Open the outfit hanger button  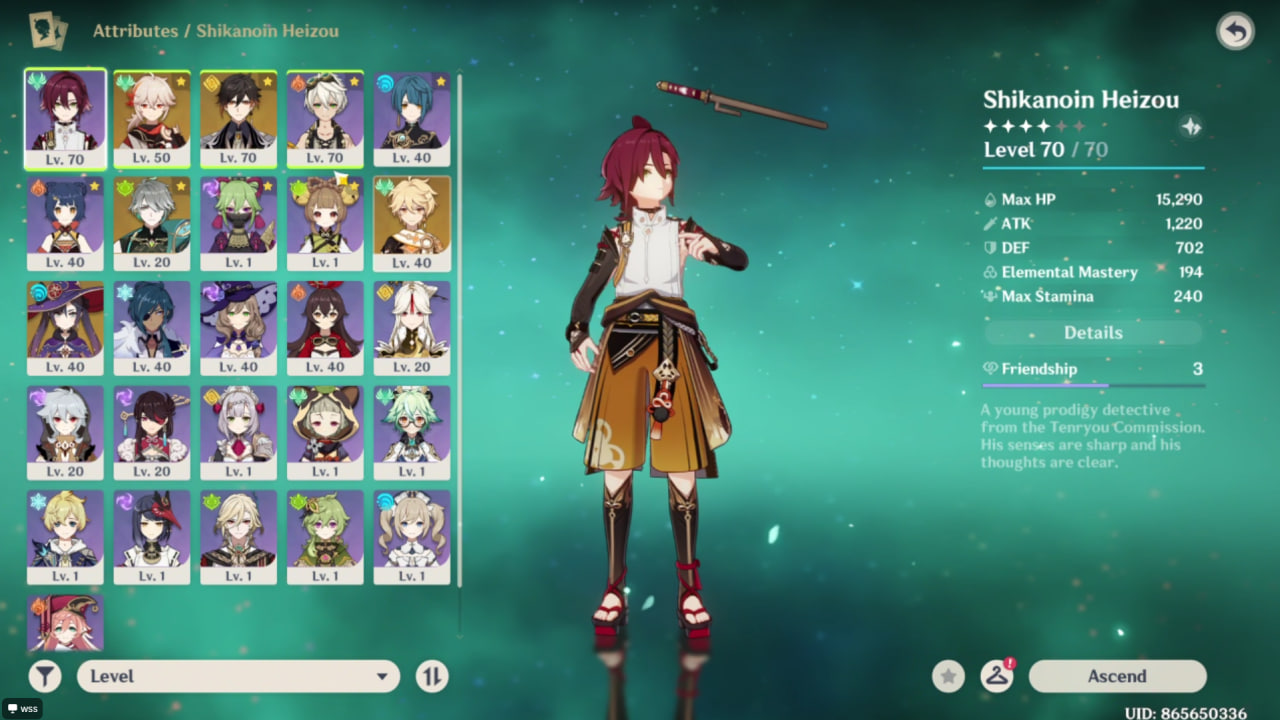[x=996, y=676]
